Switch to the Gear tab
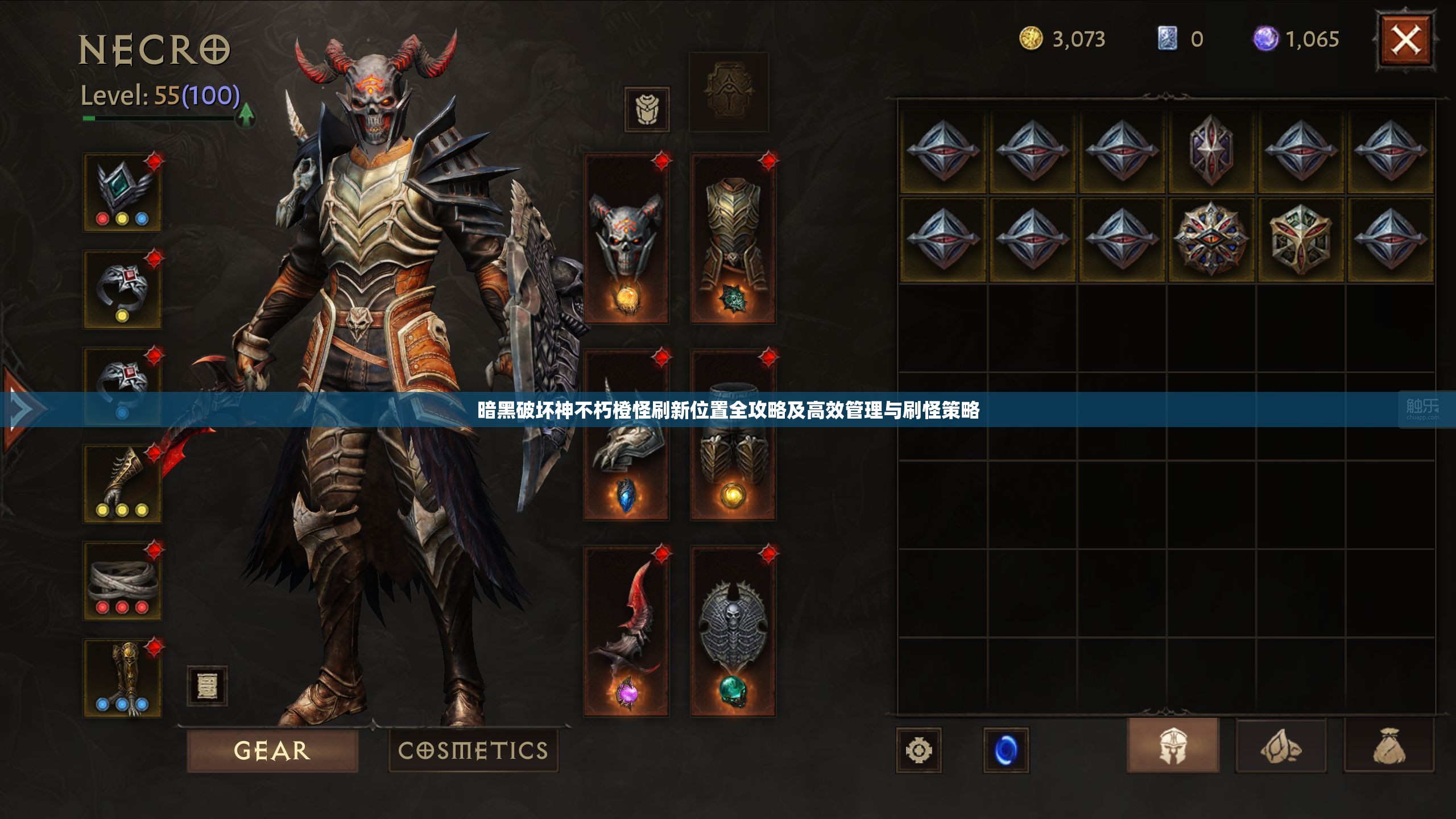This screenshot has width=1456, height=819. tap(272, 750)
